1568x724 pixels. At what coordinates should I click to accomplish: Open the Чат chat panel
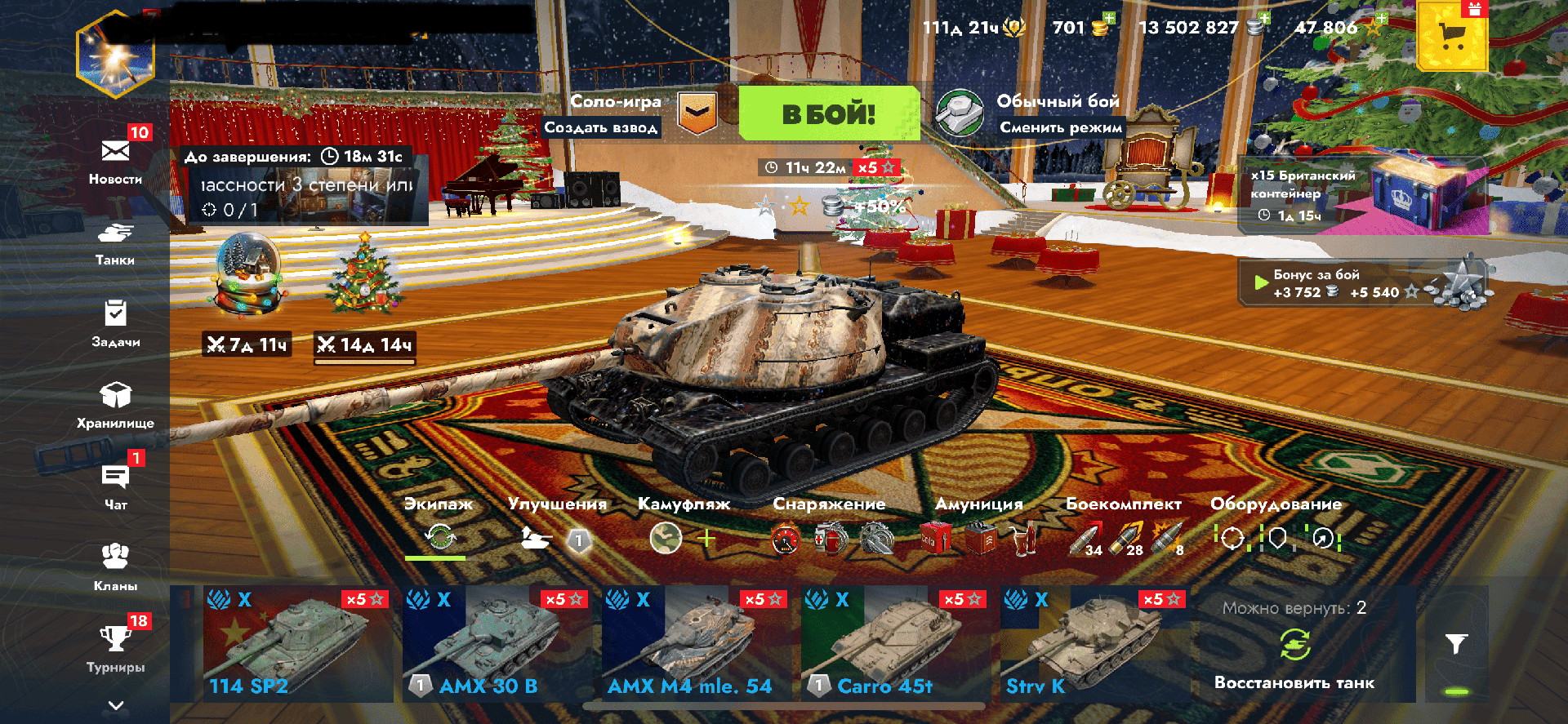[x=115, y=486]
